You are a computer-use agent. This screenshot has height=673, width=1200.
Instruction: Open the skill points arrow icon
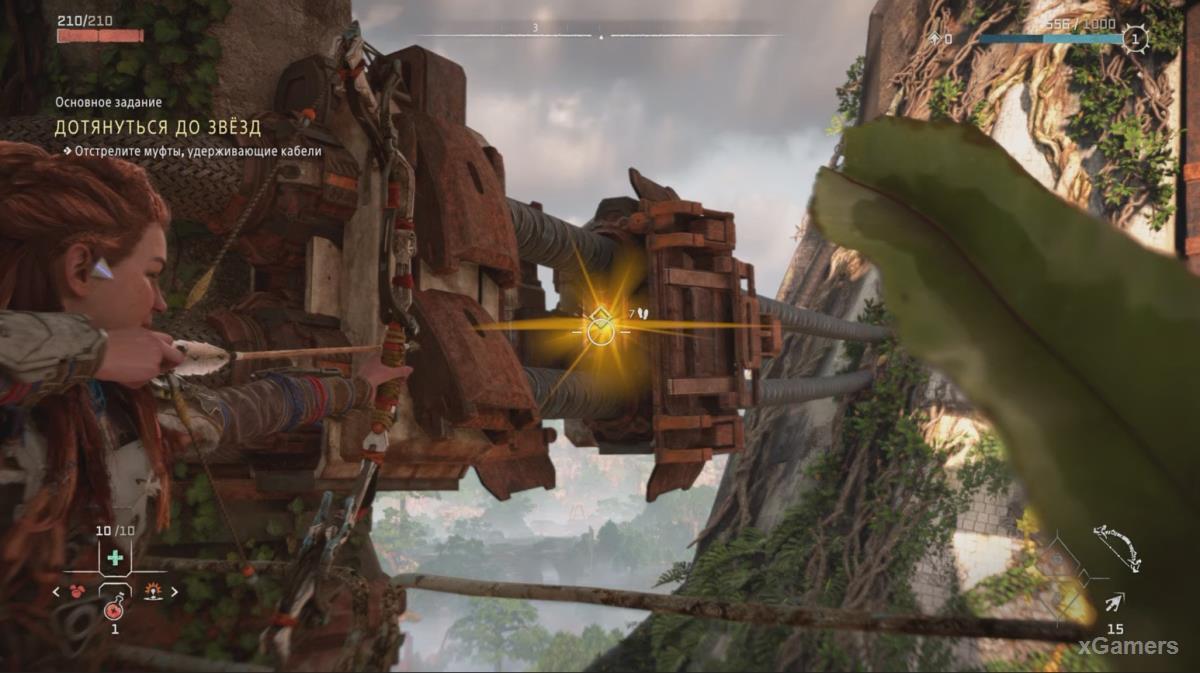[934, 39]
